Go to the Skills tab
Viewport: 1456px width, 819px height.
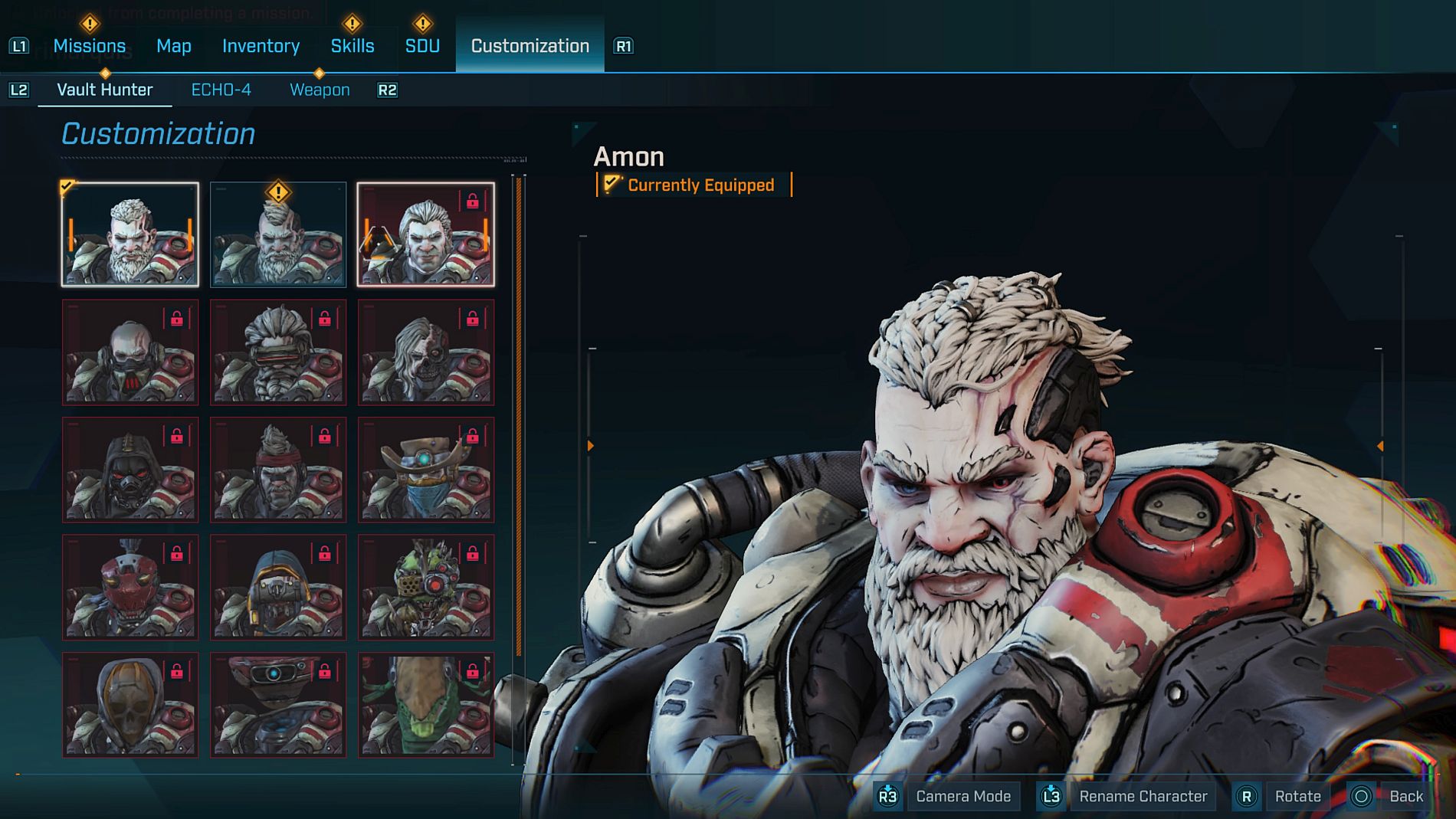[353, 46]
